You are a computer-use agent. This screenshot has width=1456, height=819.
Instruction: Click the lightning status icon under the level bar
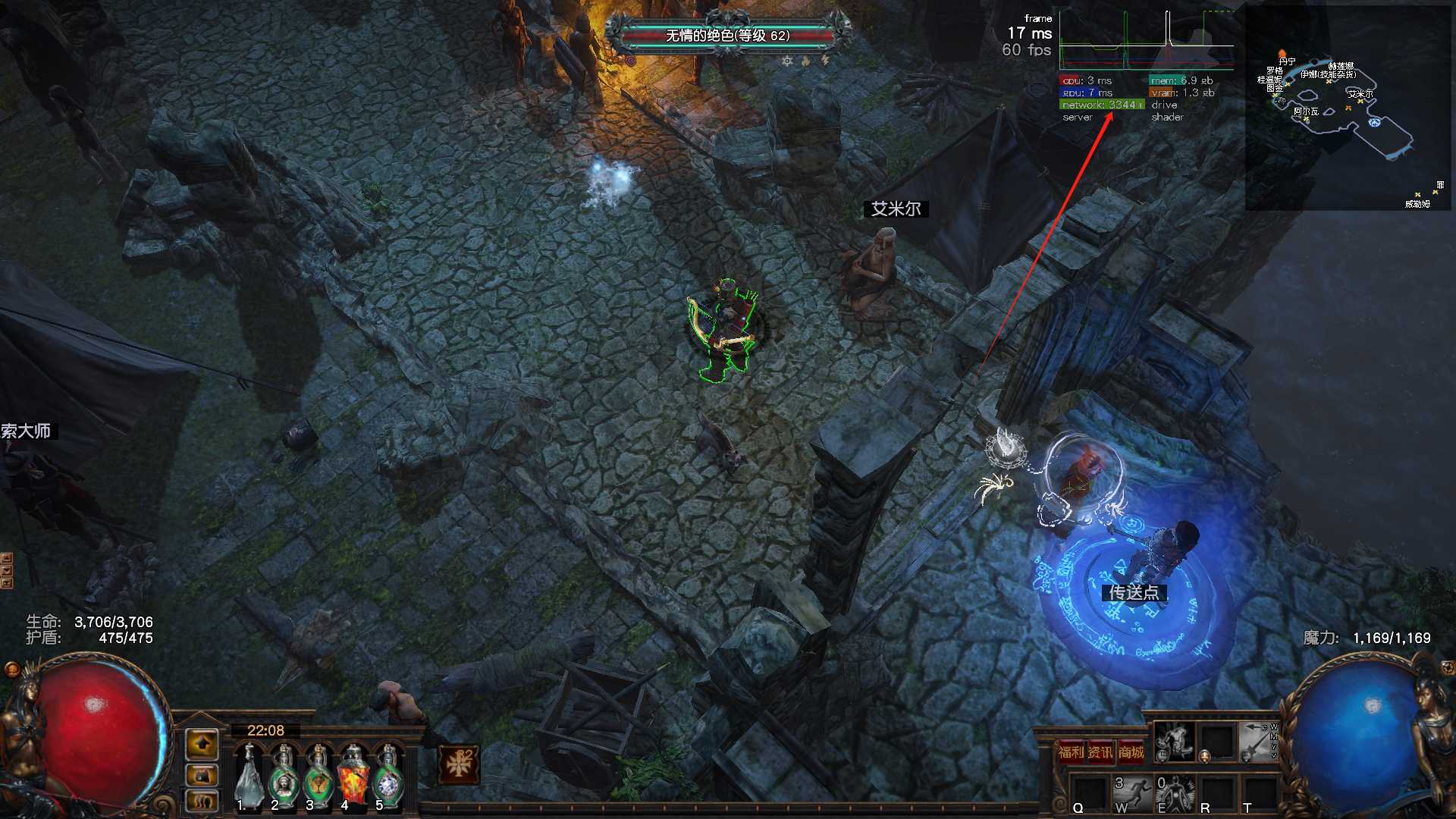click(x=825, y=61)
